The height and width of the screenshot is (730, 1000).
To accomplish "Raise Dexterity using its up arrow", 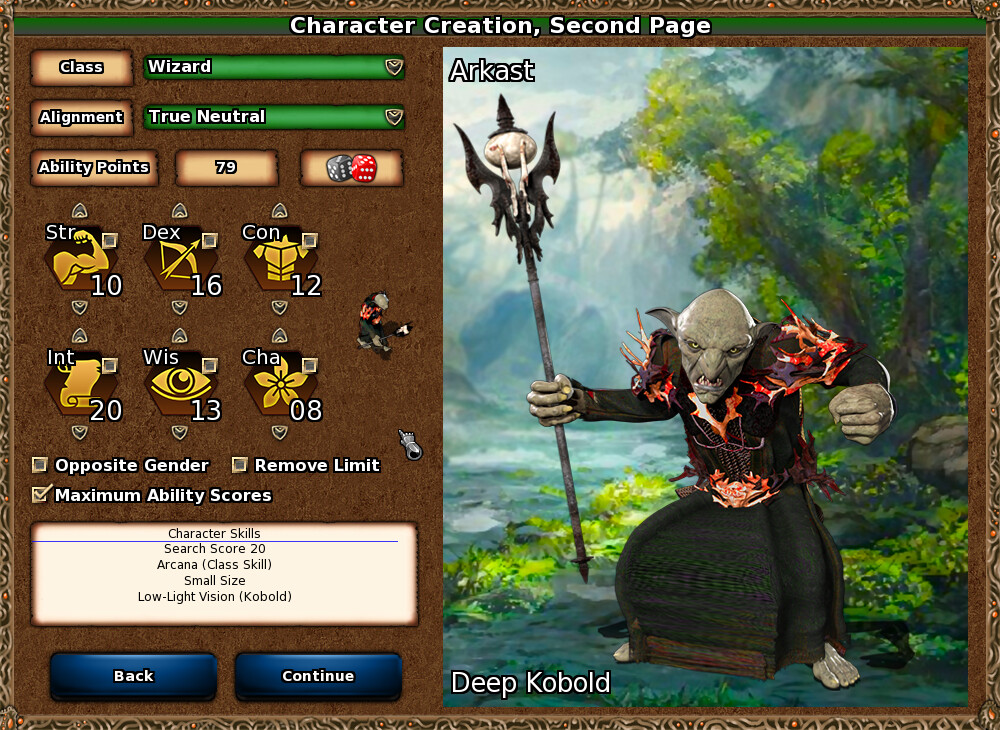I will (x=180, y=211).
